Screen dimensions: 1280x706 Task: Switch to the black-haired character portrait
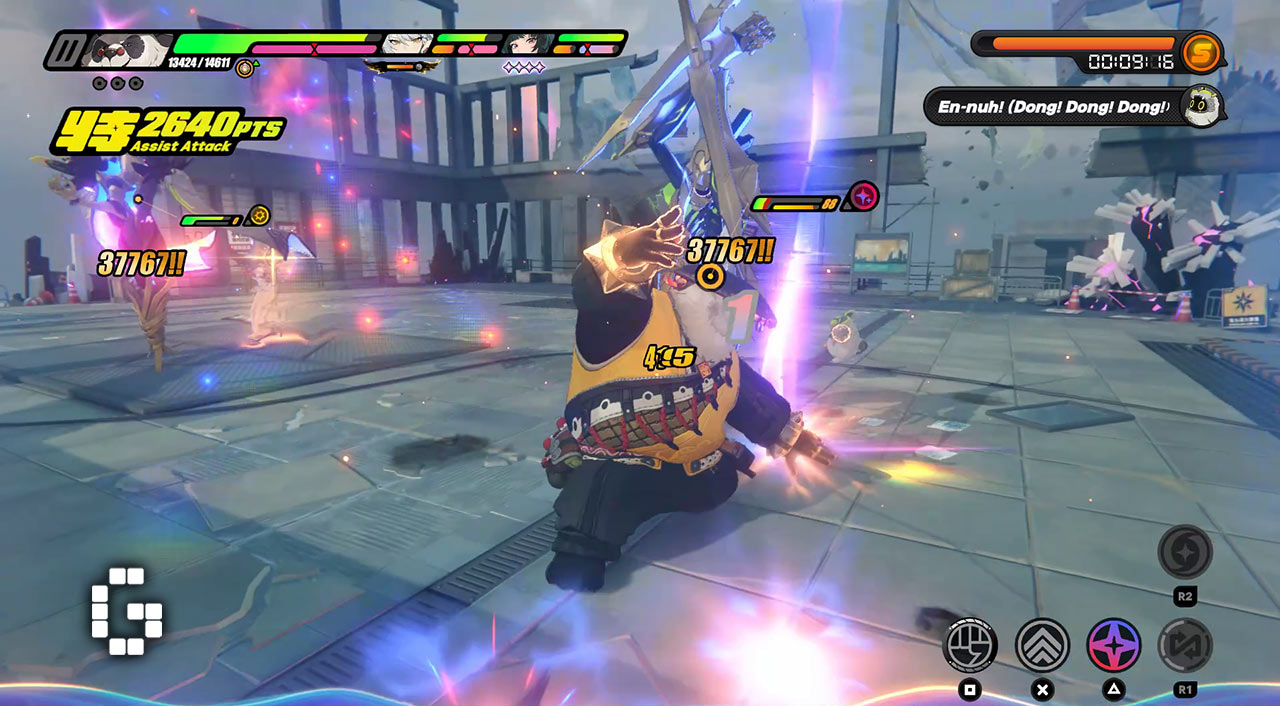pos(528,44)
